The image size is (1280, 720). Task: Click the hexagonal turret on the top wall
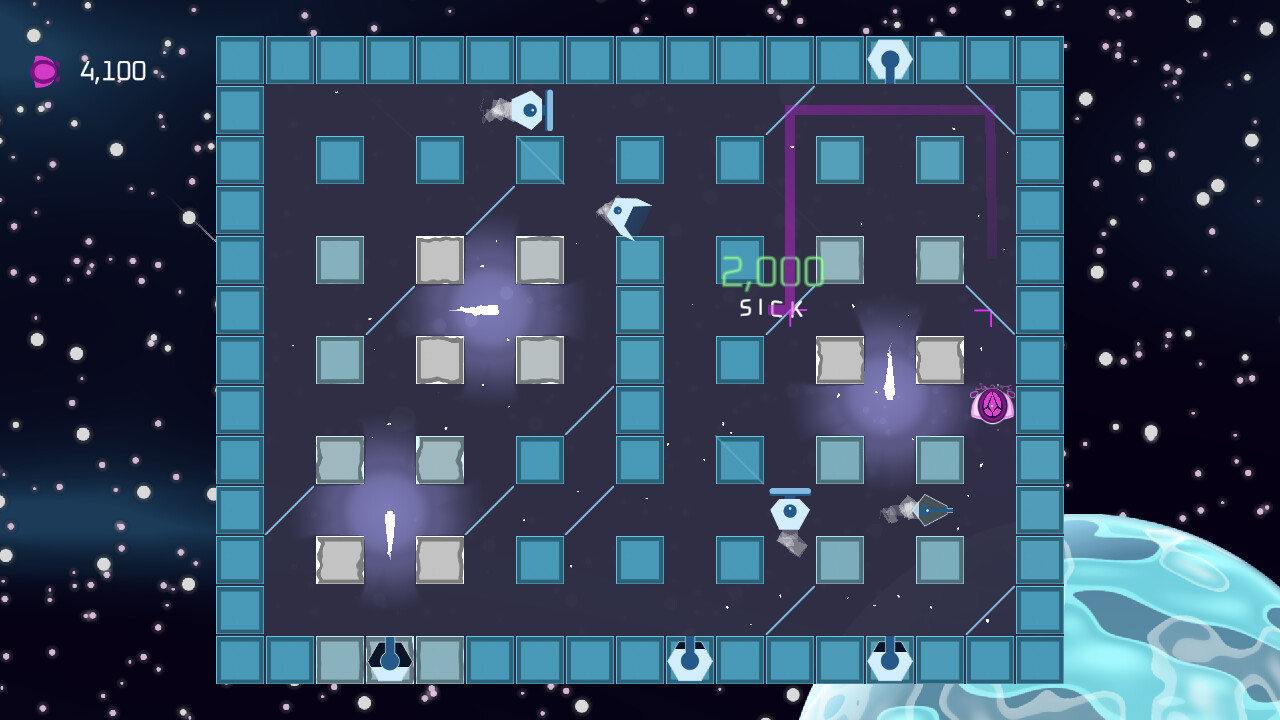pyautogui.click(x=889, y=58)
